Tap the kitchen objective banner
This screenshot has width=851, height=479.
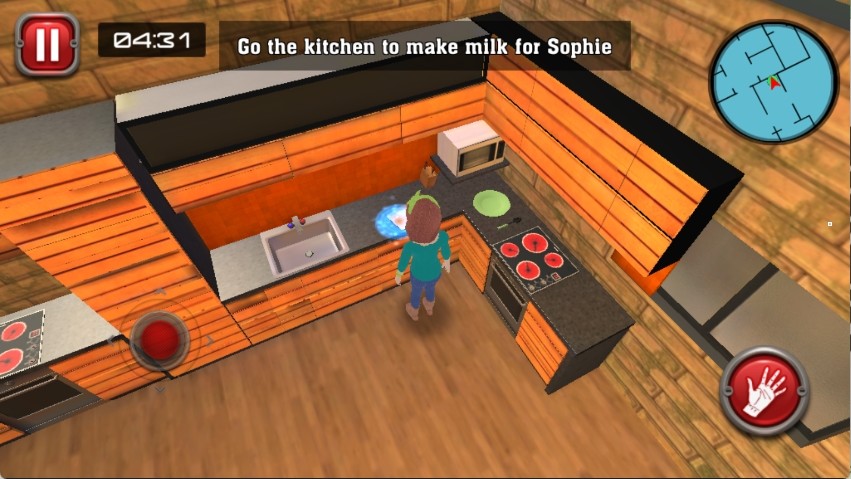pyautogui.click(x=424, y=46)
